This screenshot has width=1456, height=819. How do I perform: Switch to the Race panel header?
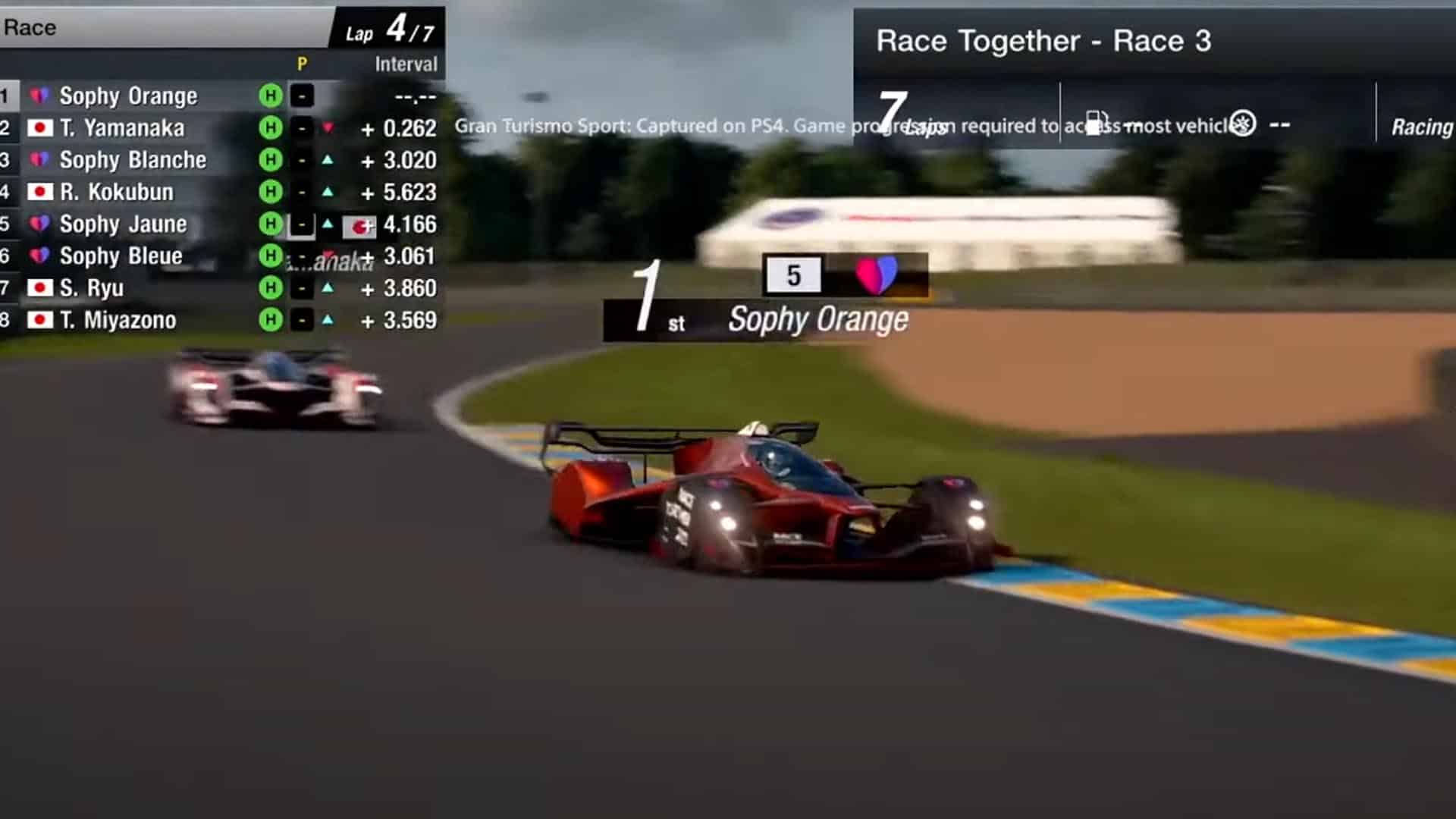pos(31,27)
